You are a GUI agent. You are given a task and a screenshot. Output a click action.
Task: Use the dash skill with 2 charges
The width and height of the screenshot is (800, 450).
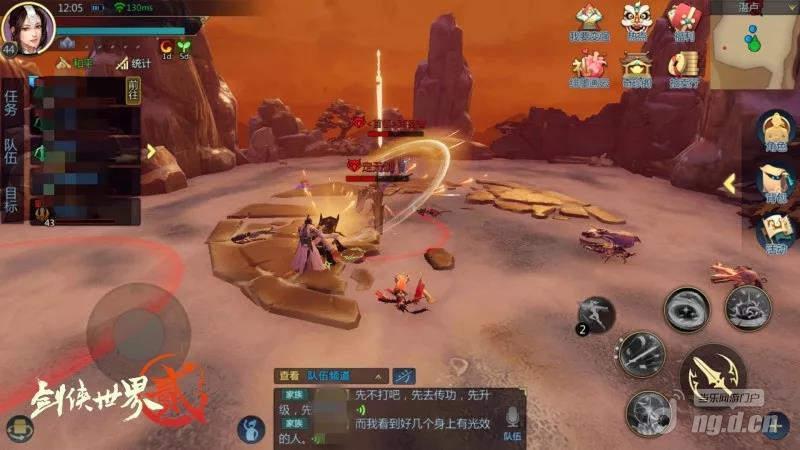[596, 314]
